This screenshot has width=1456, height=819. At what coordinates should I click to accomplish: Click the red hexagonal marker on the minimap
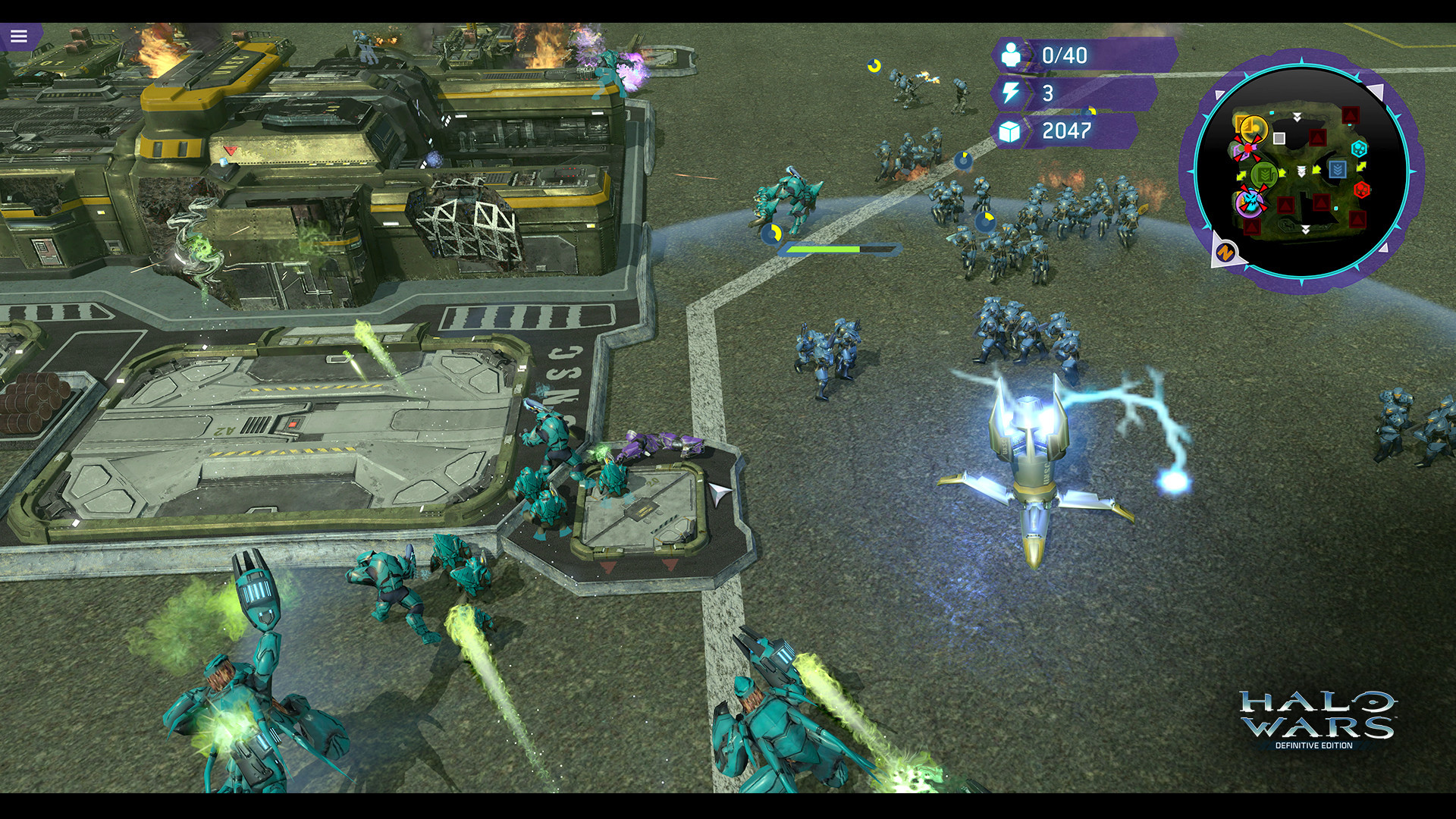click(x=1362, y=190)
